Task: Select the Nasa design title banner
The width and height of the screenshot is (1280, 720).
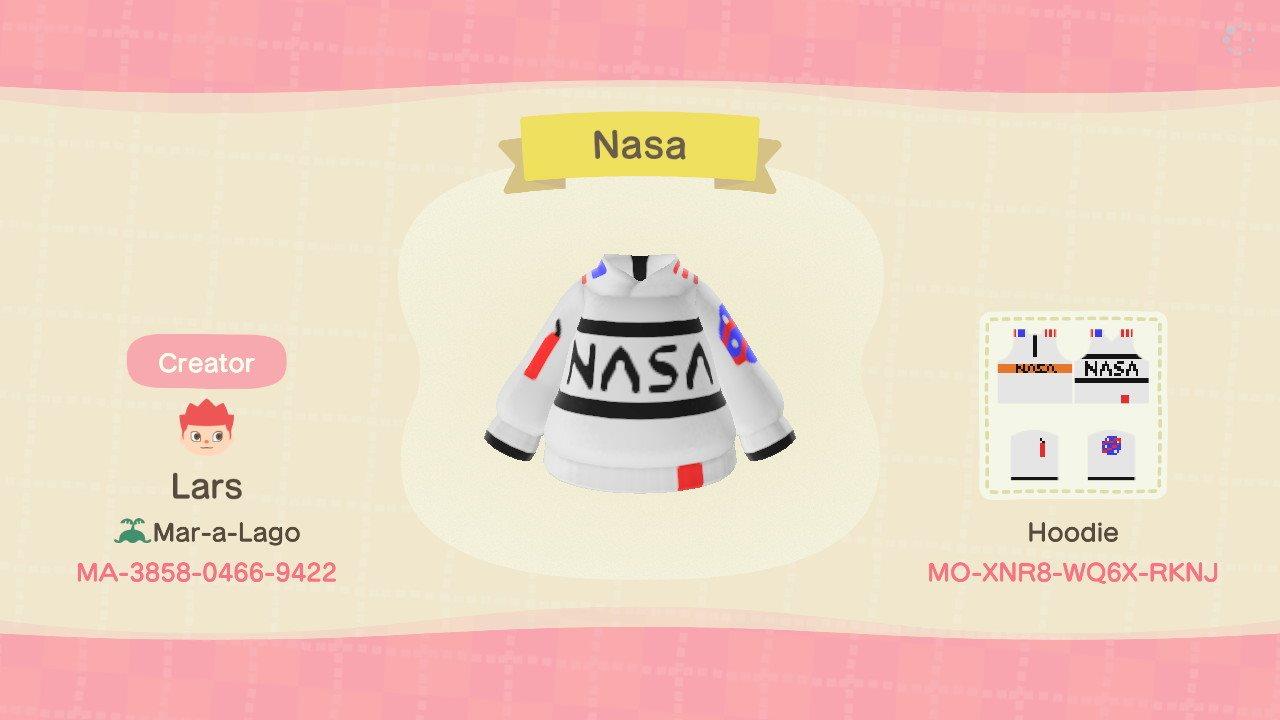Action: tap(640, 146)
